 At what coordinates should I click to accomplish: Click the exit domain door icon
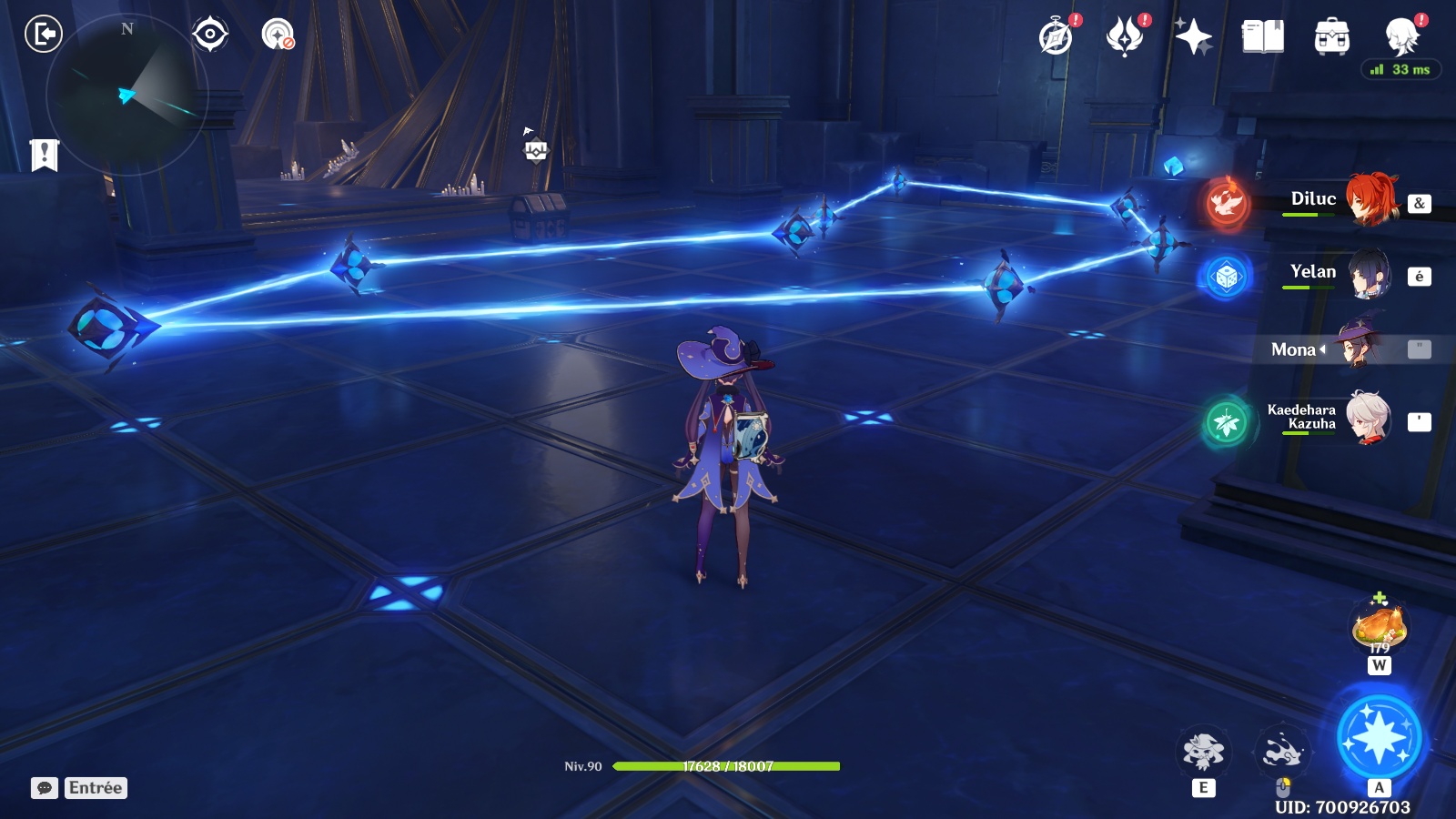pos(43,35)
